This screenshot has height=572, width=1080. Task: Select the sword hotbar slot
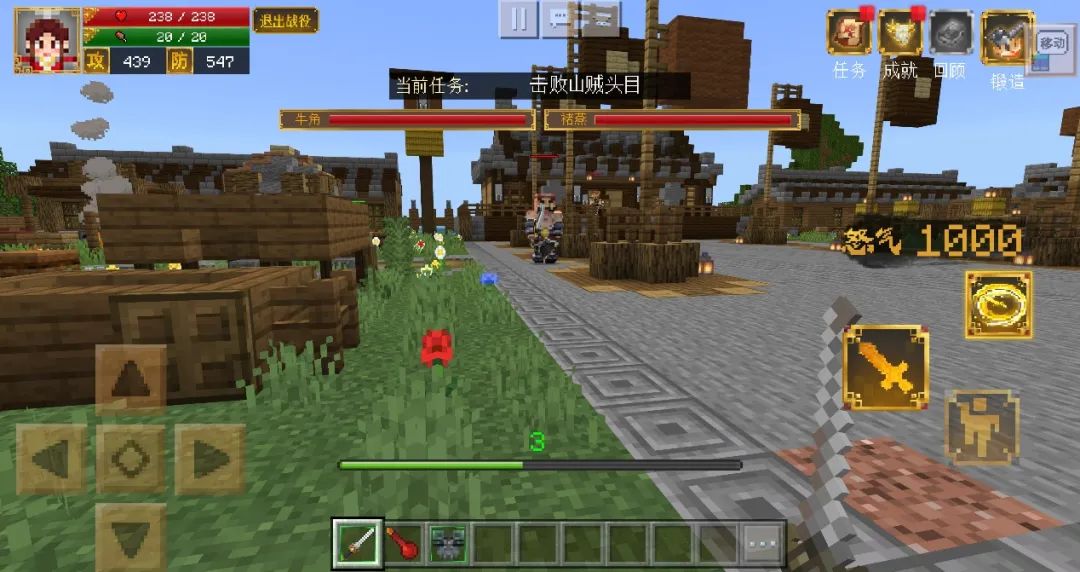tap(358, 544)
